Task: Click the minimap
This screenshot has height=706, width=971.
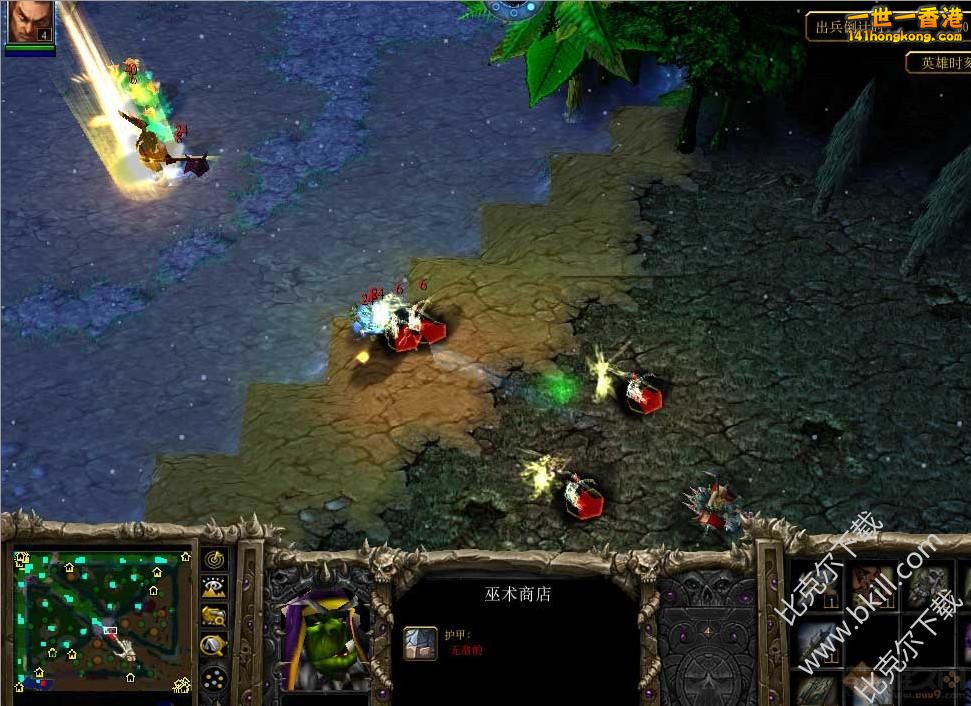Action: 102,619
